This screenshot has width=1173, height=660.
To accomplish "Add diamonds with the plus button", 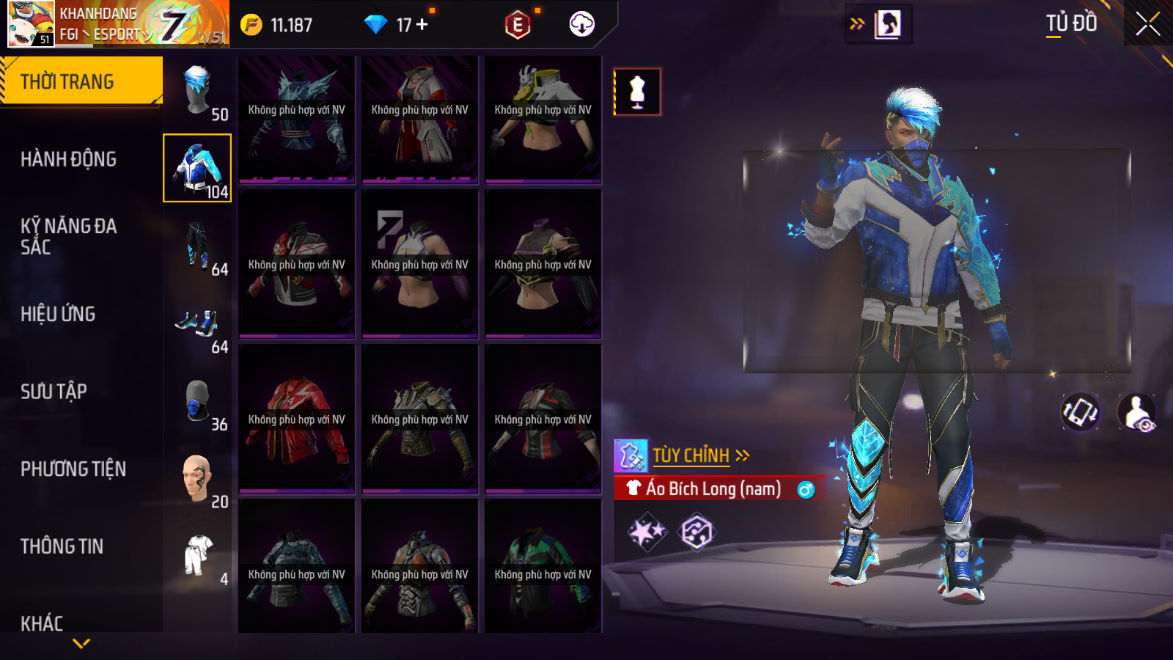I will coord(421,25).
